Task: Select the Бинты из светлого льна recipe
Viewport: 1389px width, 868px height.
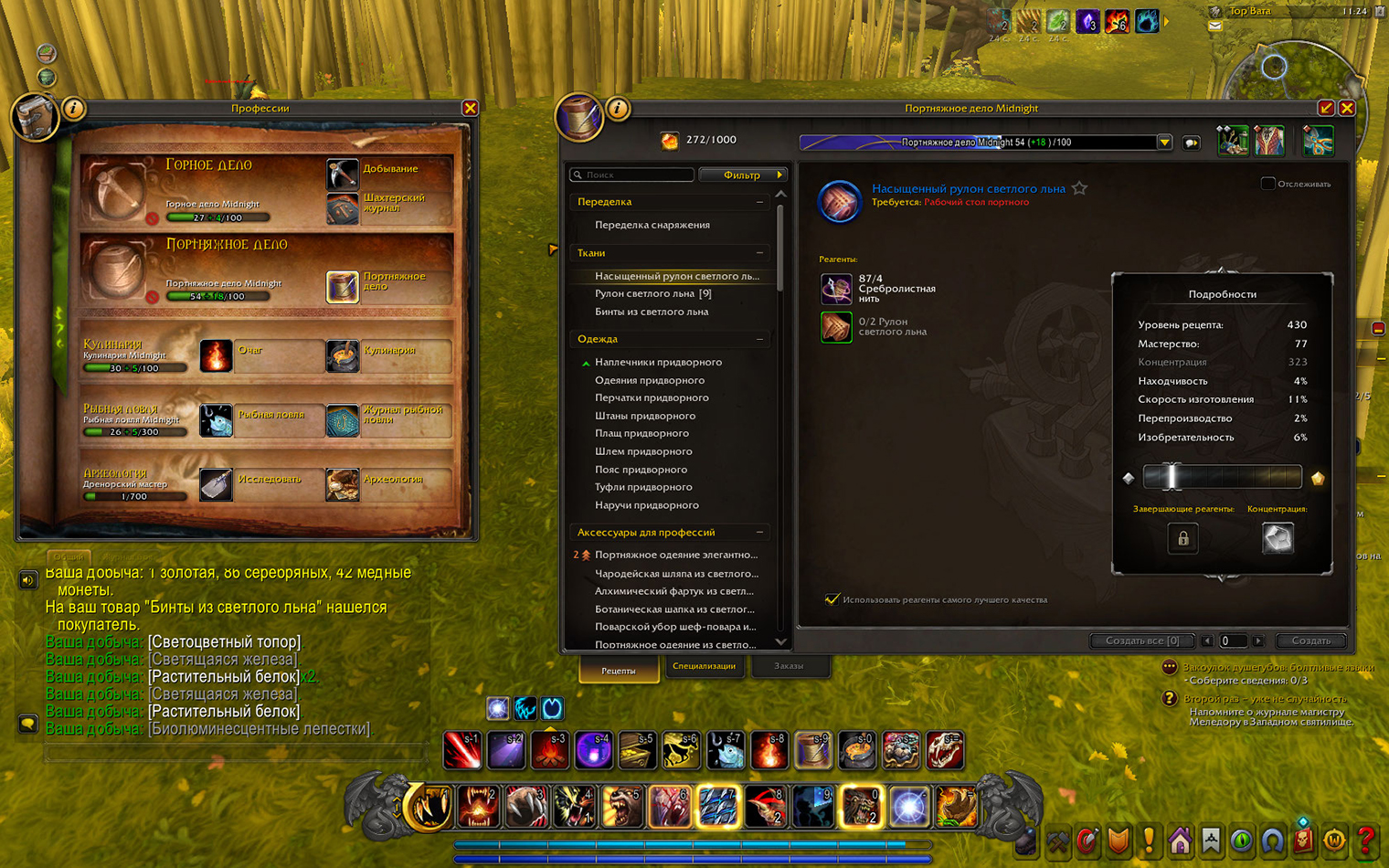Action: click(651, 312)
